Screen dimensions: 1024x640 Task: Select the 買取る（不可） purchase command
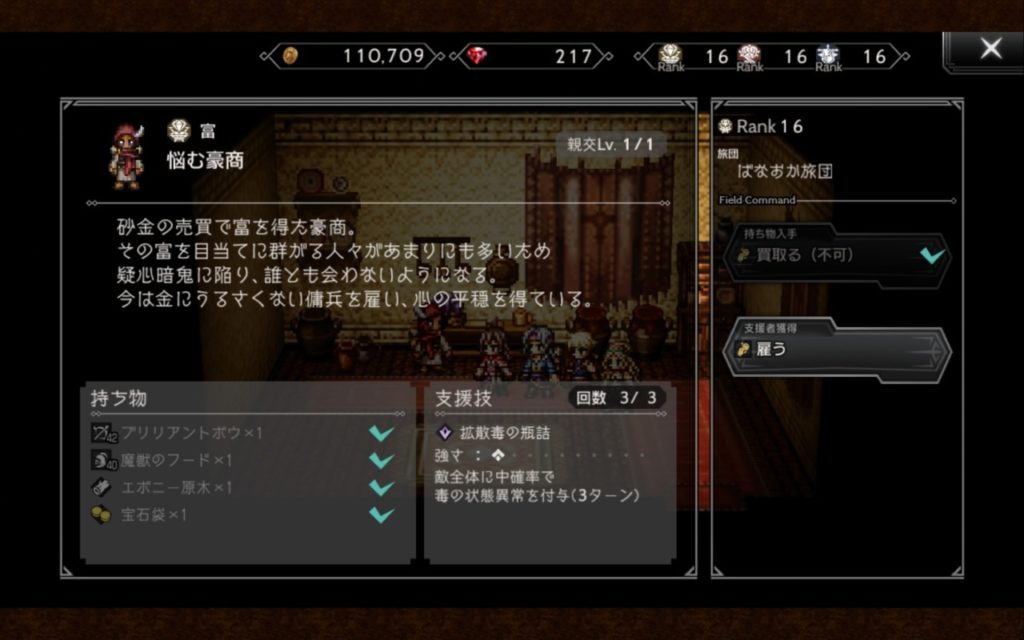click(836, 256)
